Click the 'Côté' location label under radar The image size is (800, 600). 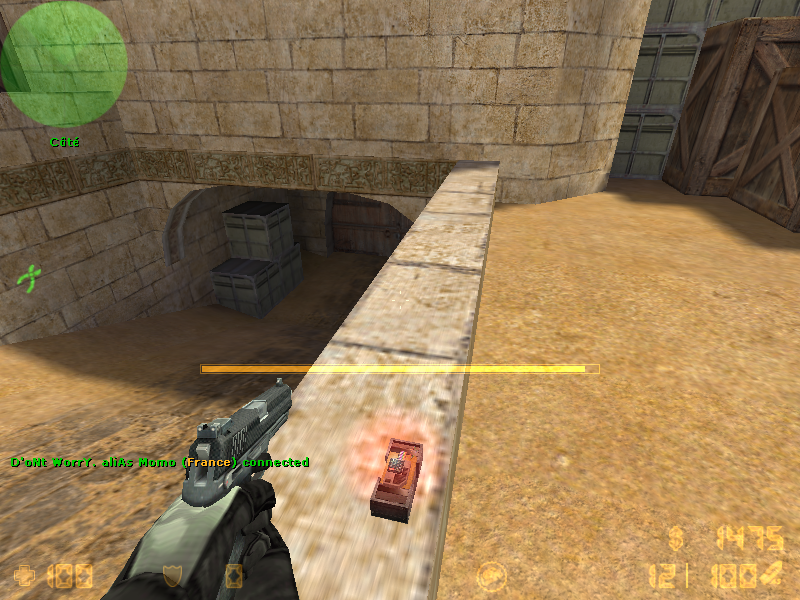point(64,142)
